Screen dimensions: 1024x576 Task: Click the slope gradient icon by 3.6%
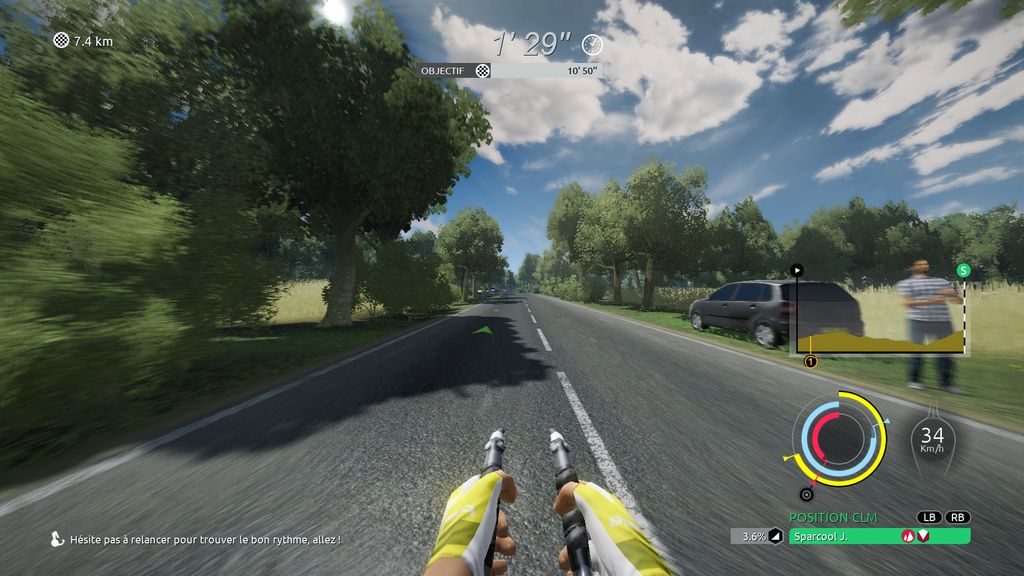click(x=775, y=536)
